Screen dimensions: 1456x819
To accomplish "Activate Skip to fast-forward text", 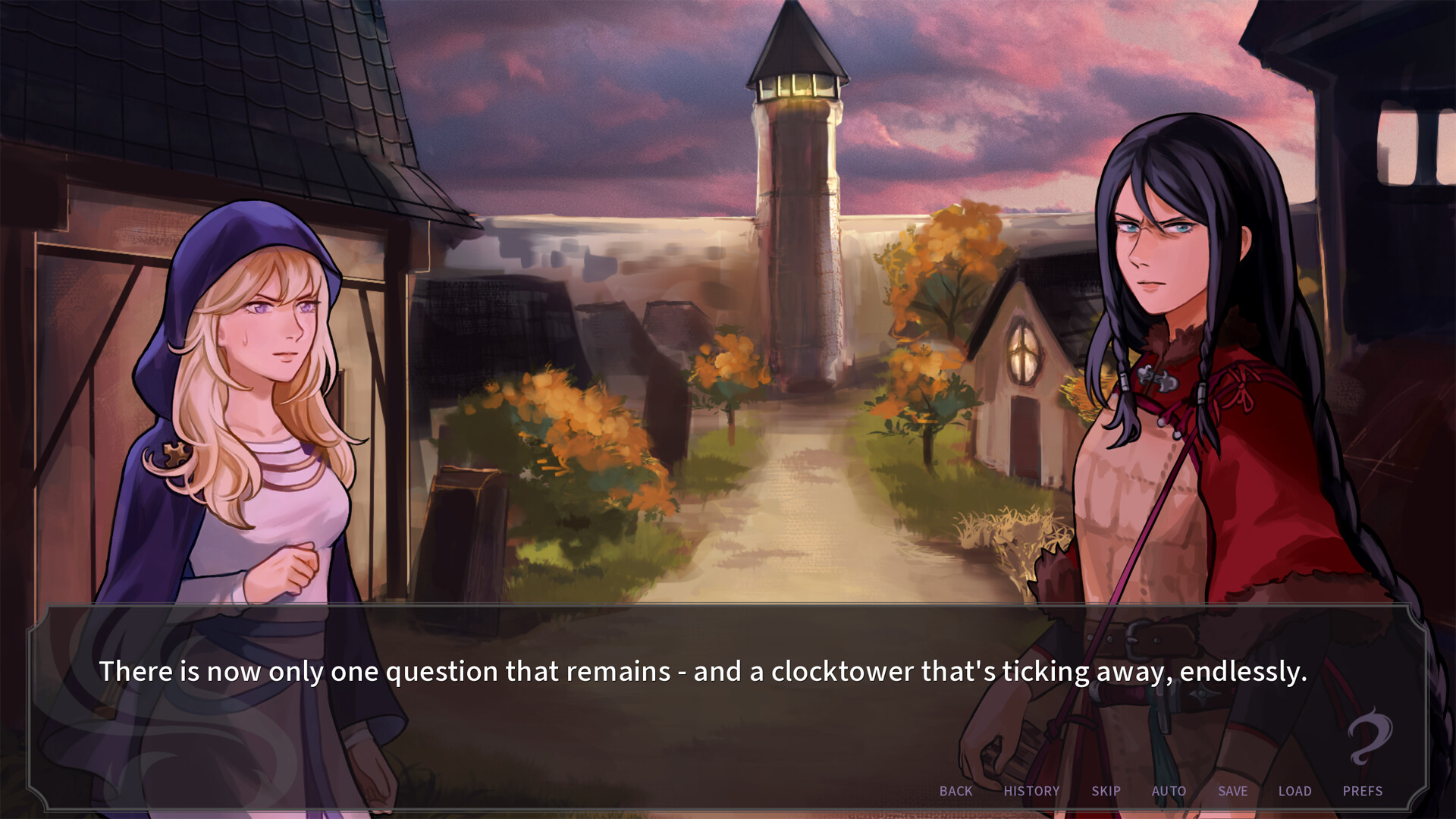I will (x=1106, y=791).
